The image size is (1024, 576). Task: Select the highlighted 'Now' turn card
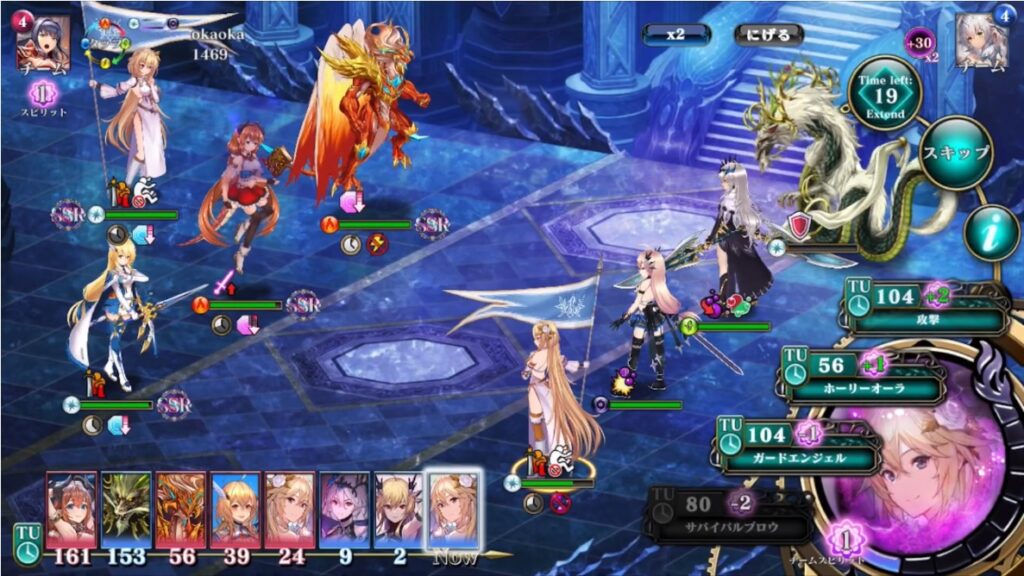[453, 509]
